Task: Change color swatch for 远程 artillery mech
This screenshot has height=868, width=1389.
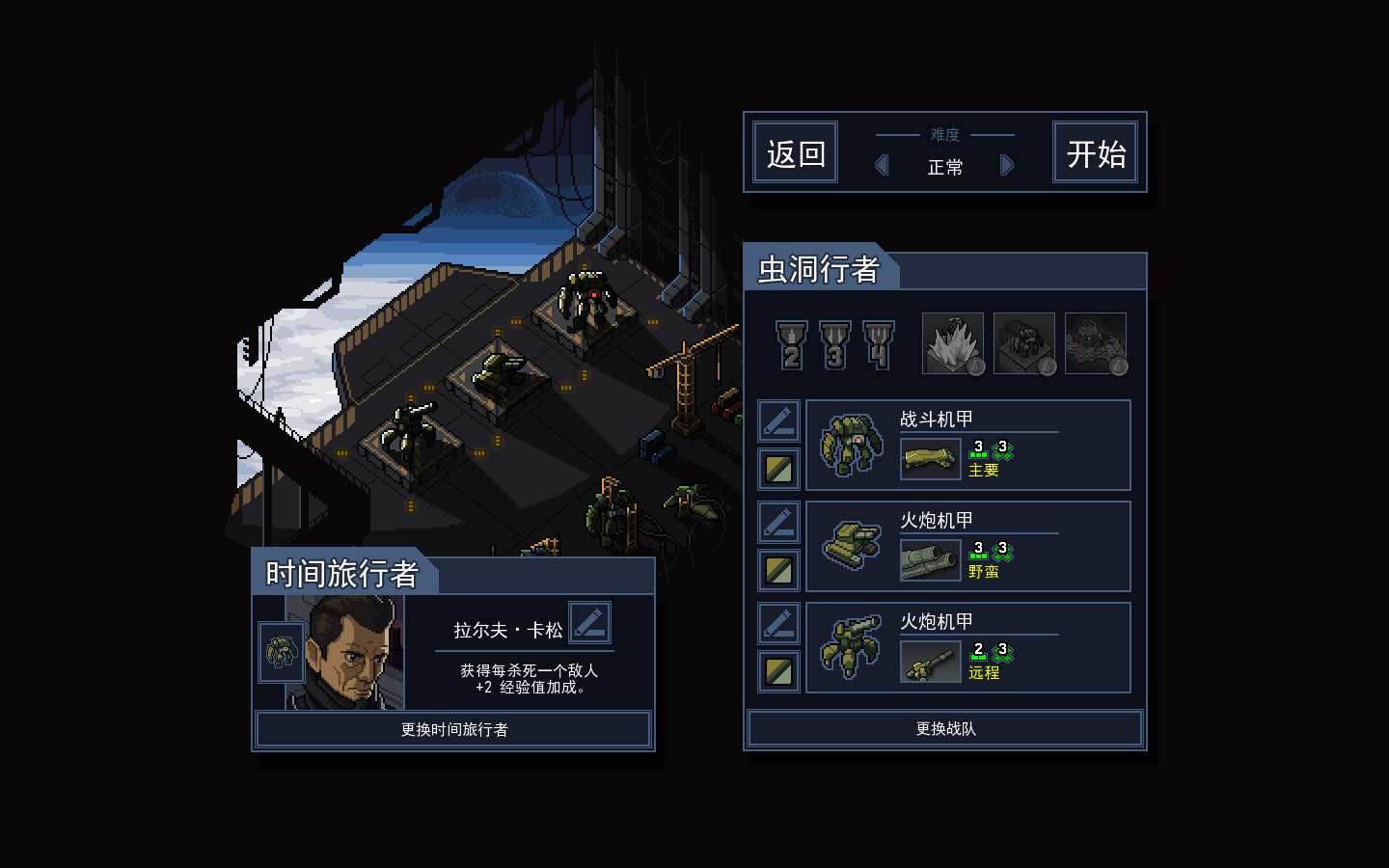Action: 778,672
